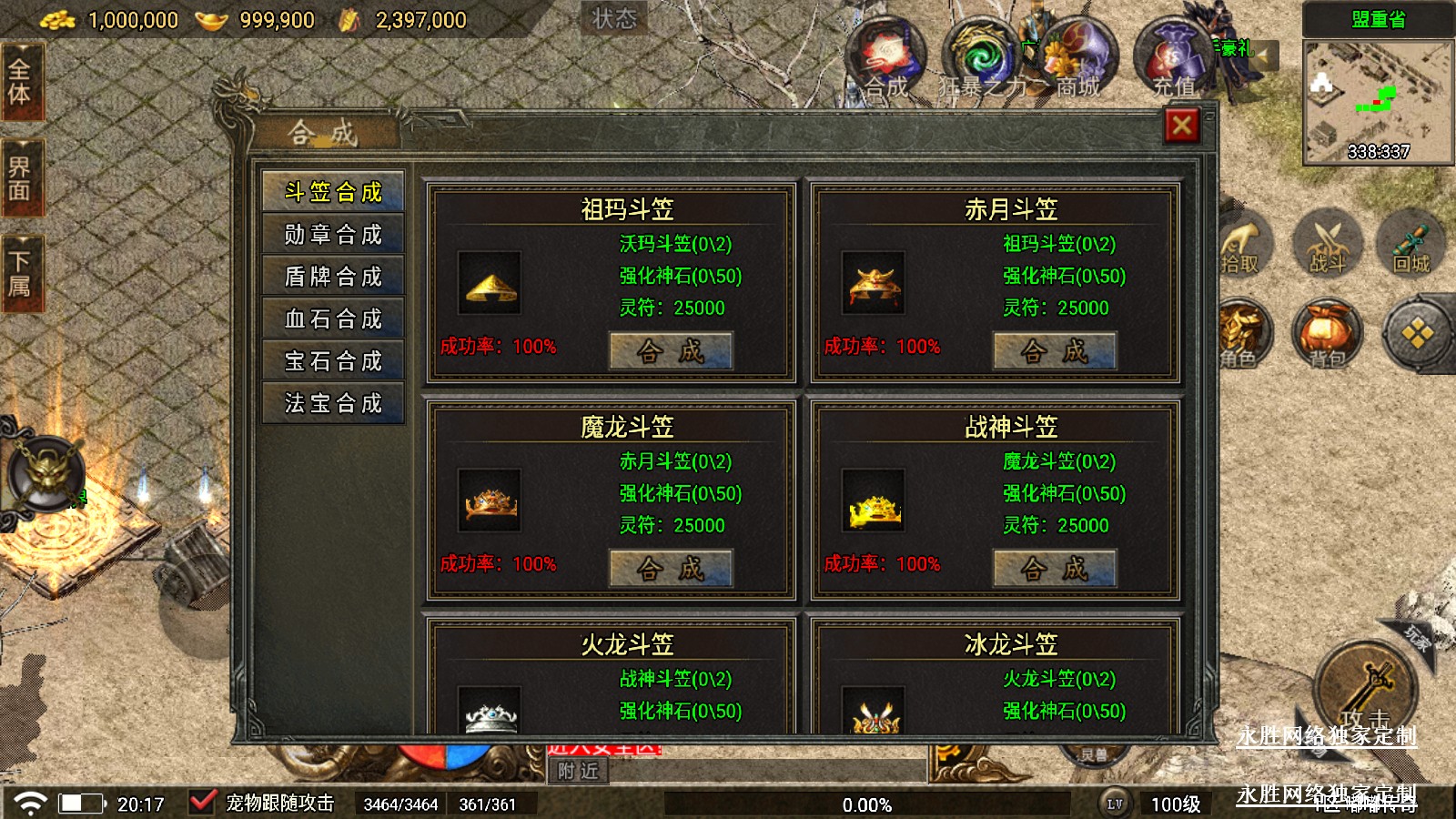Craft the 祖玛斗笠 with 合成 button

click(671, 351)
